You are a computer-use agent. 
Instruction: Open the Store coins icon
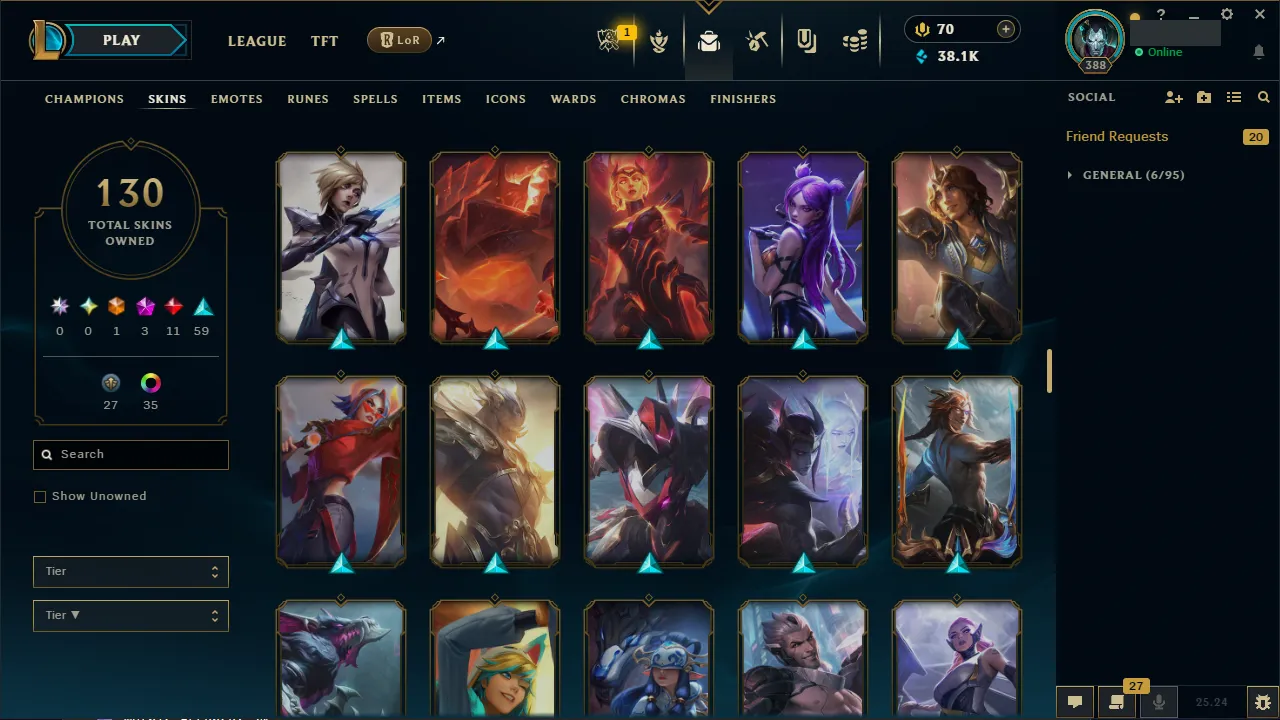855,41
